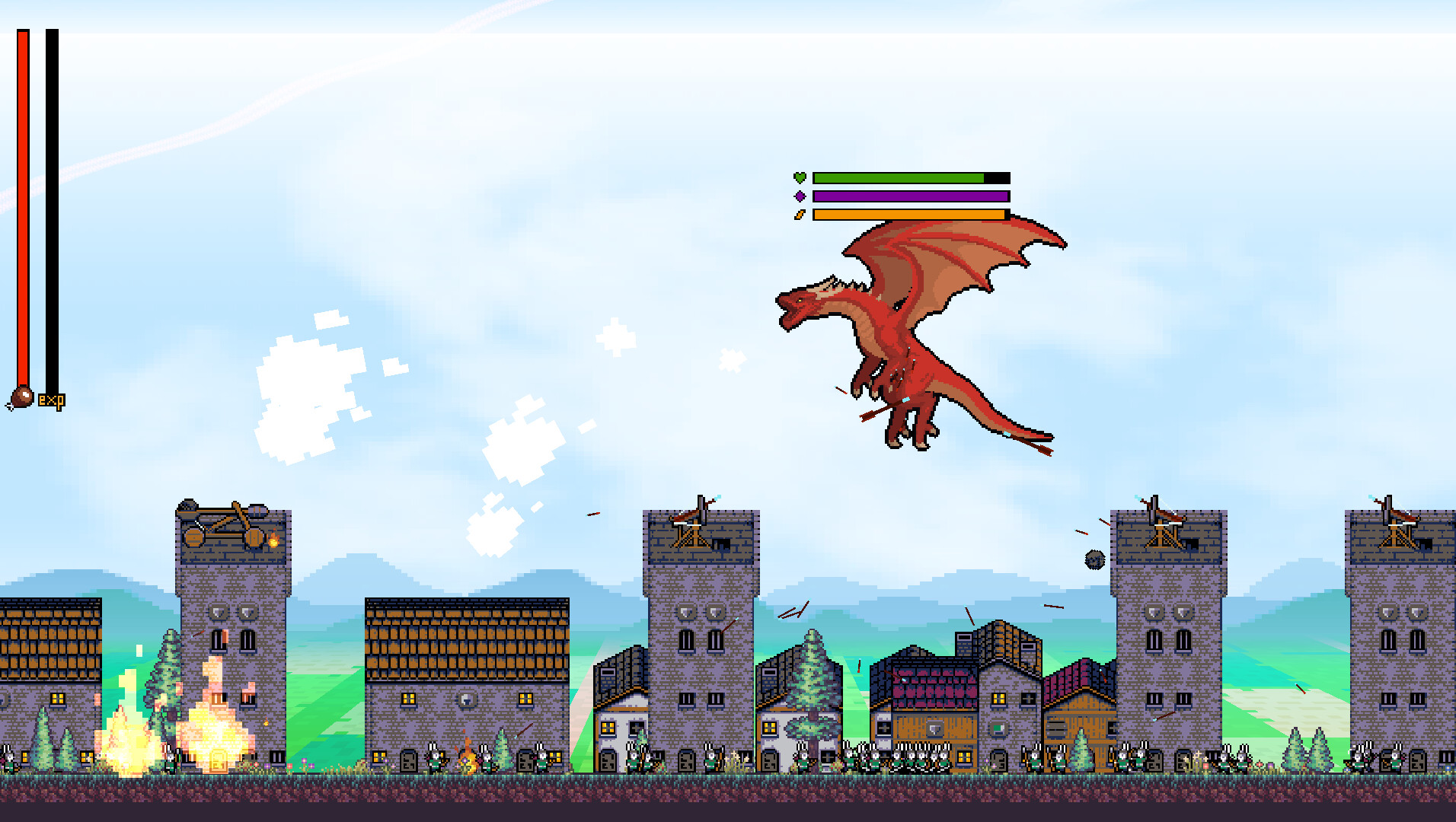Click the purple mana bar
1456x822 pixels.
point(906,196)
